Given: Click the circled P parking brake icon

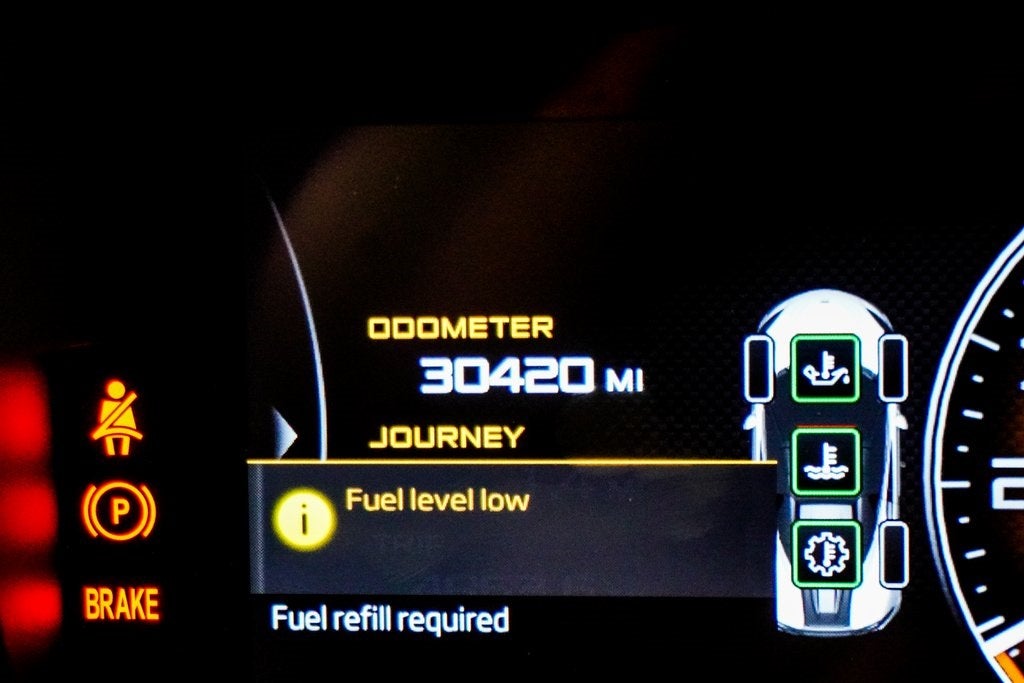Looking at the screenshot, I should (119, 512).
